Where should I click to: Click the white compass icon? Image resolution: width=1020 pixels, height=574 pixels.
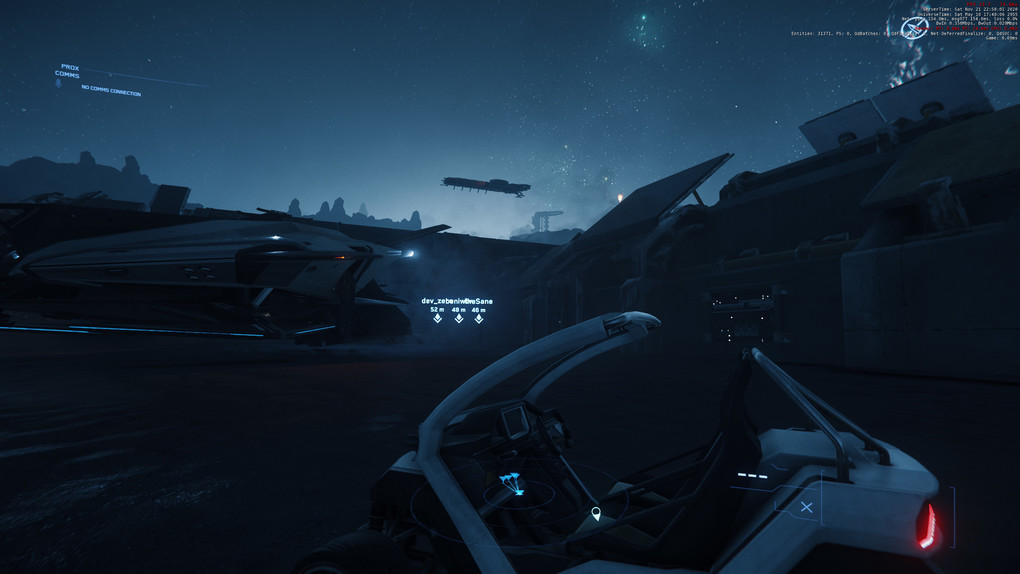pyautogui.click(x=915, y=27)
